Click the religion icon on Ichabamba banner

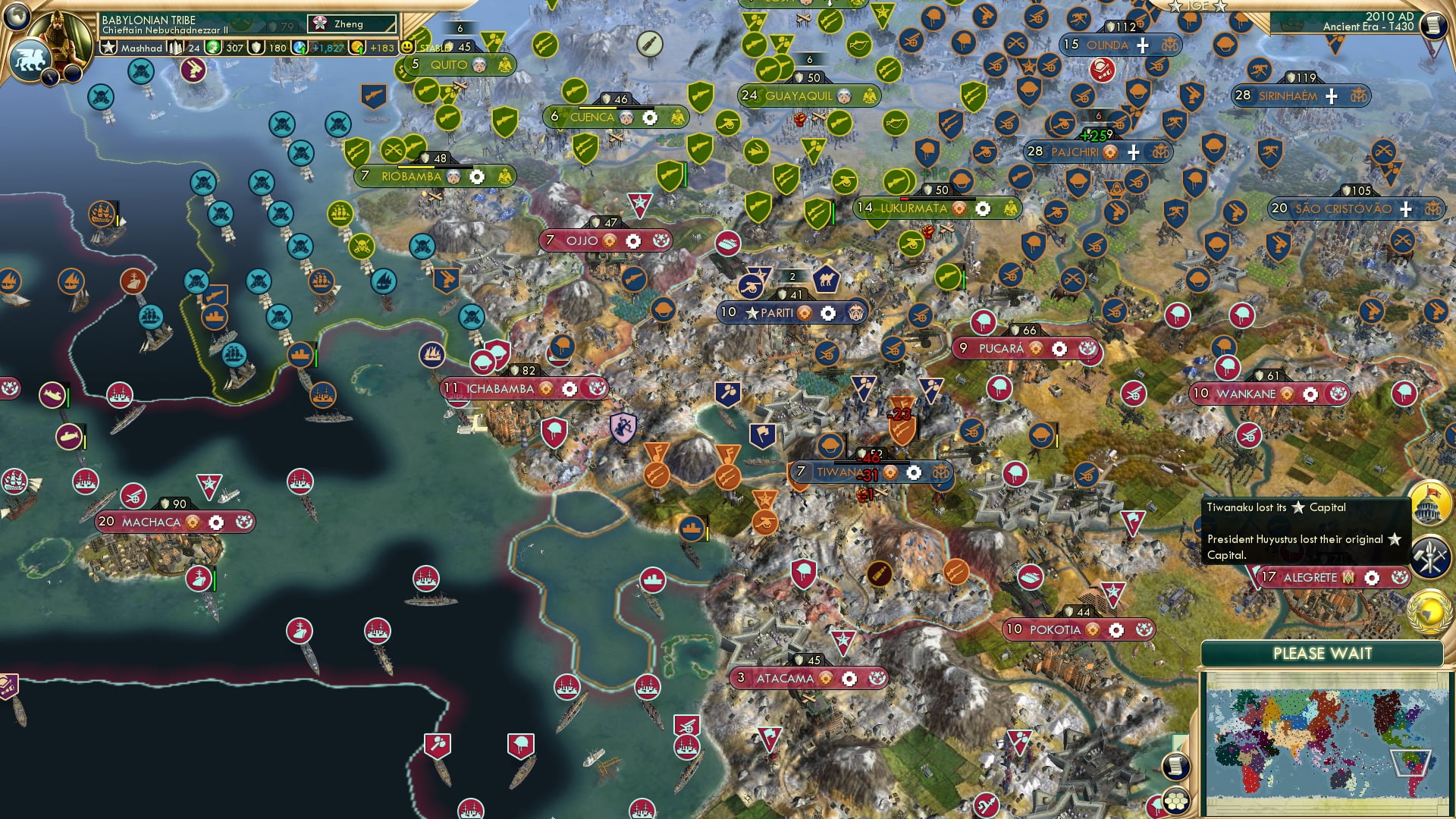597,388
